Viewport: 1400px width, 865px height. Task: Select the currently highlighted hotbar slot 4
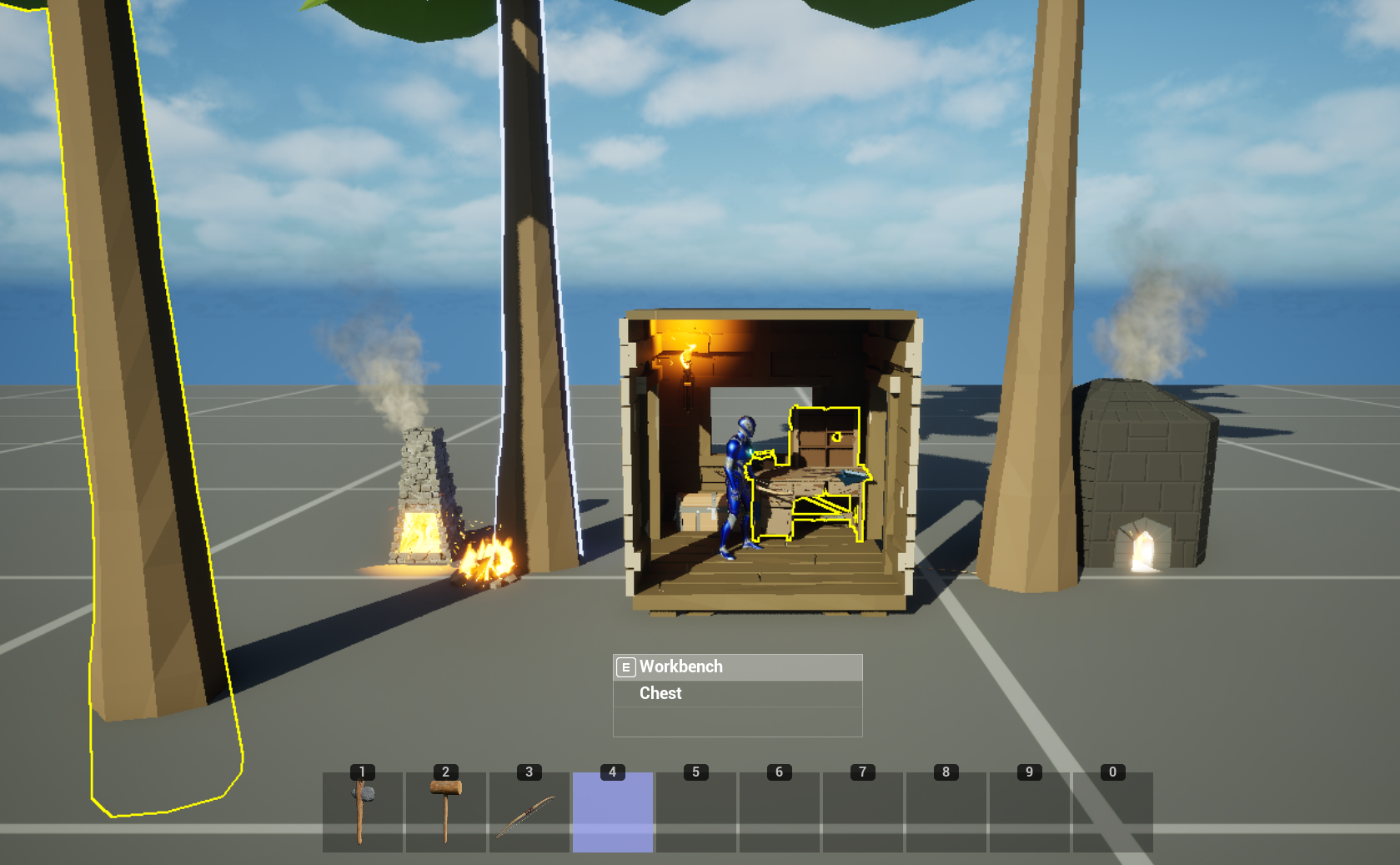click(x=612, y=809)
